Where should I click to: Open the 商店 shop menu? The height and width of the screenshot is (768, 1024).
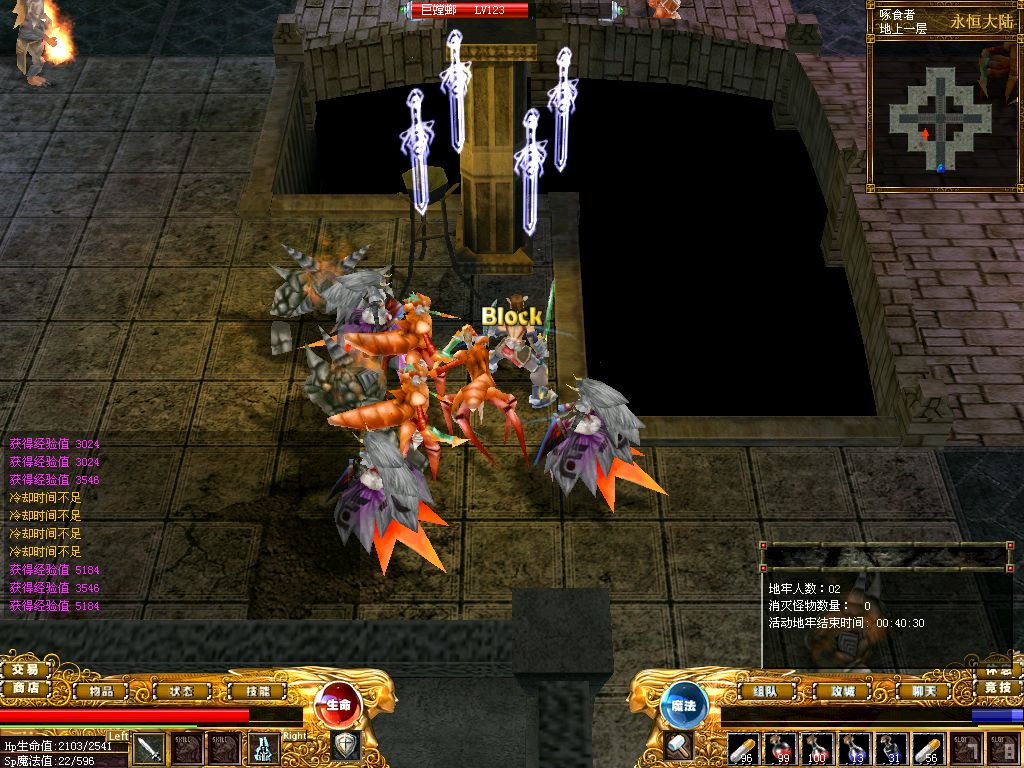tap(25, 688)
